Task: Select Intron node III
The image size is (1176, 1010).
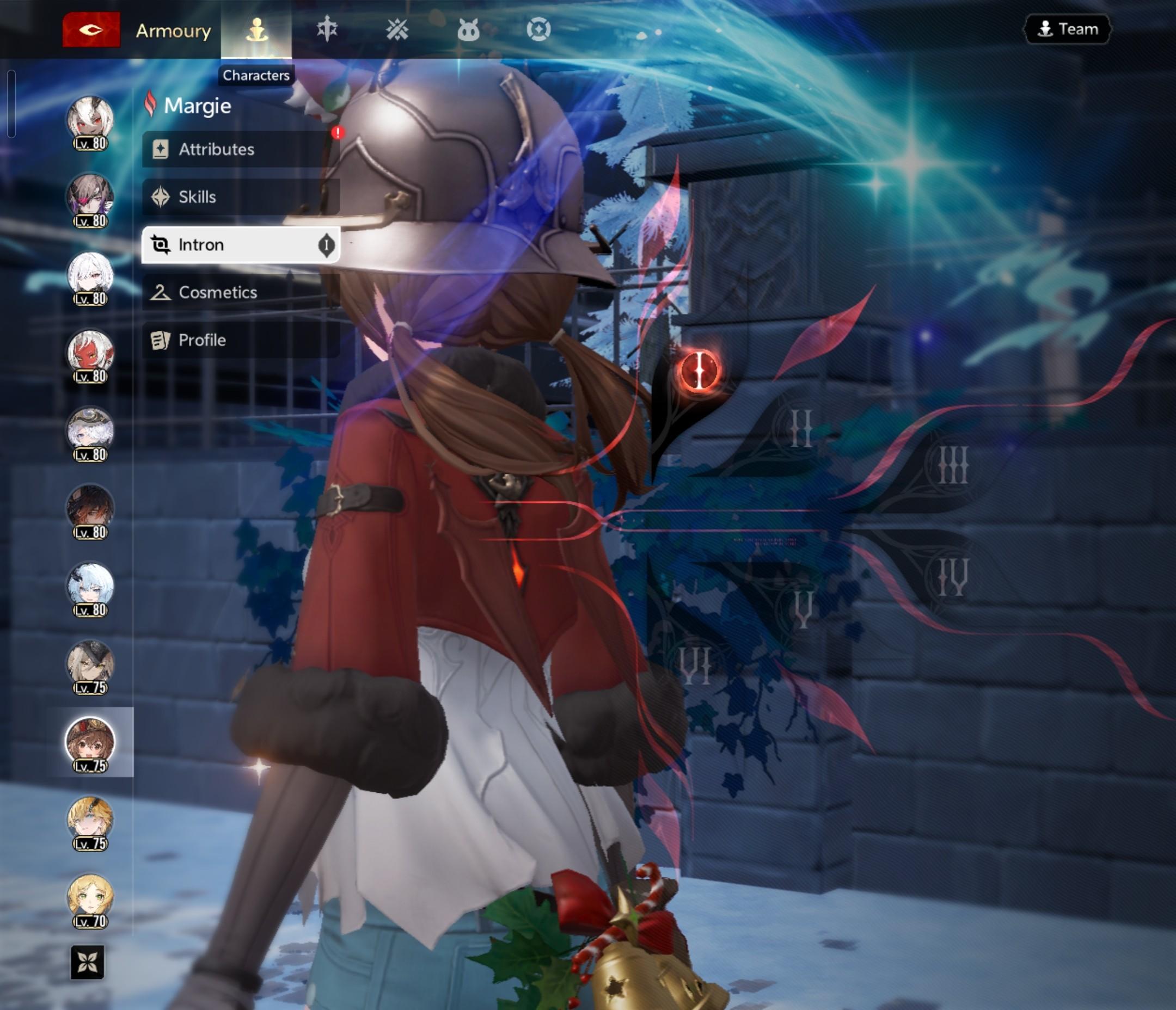Action: click(953, 465)
